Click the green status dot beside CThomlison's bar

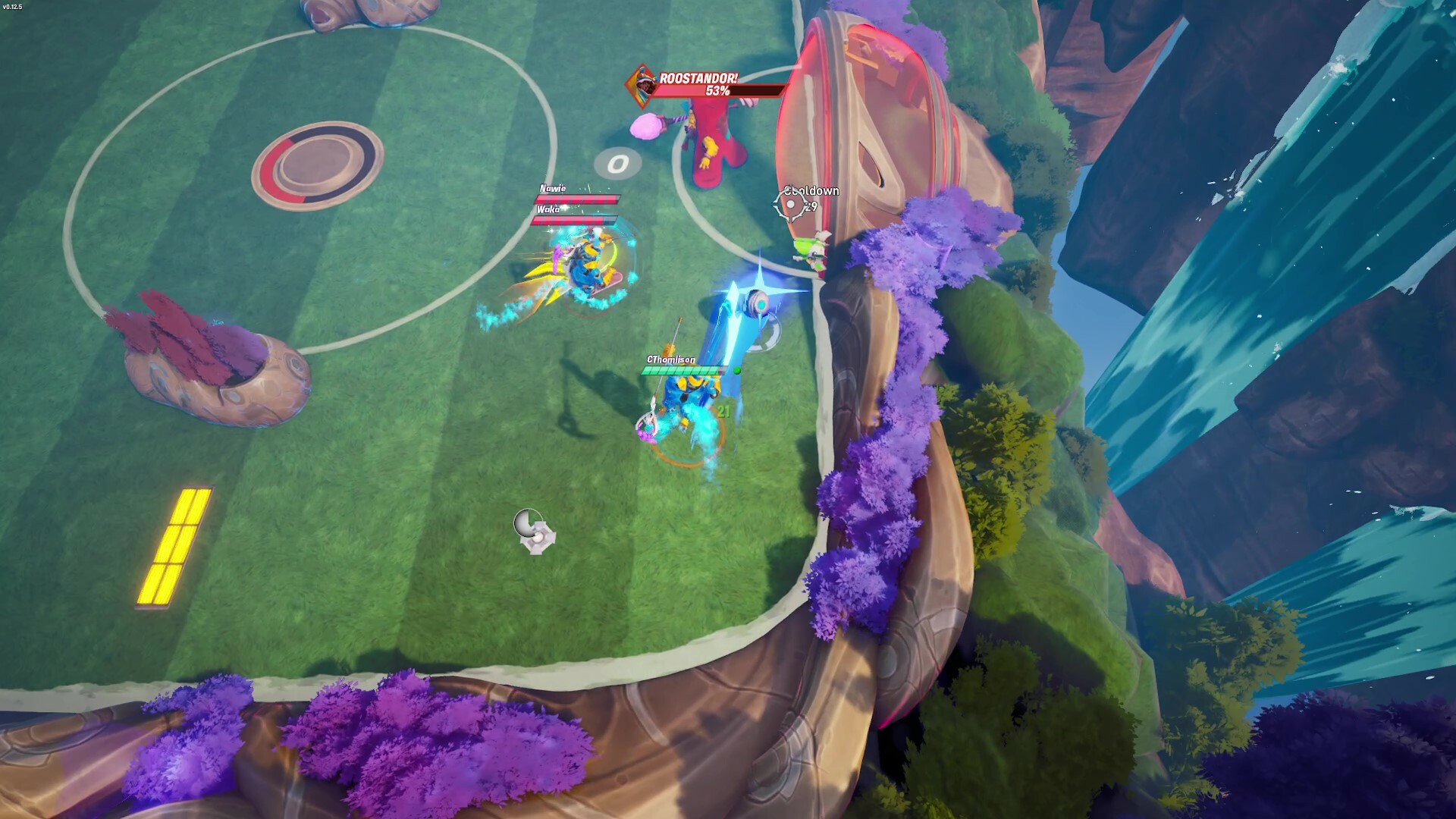(737, 371)
